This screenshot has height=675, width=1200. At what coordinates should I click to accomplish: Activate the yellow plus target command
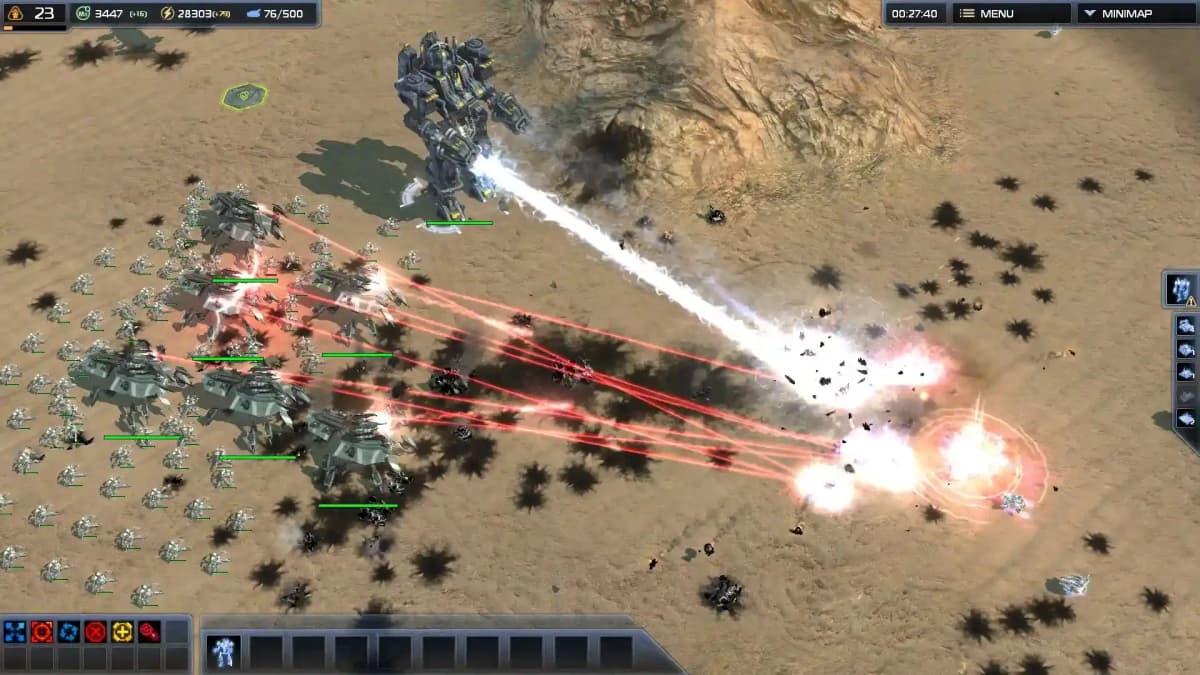click(123, 631)
